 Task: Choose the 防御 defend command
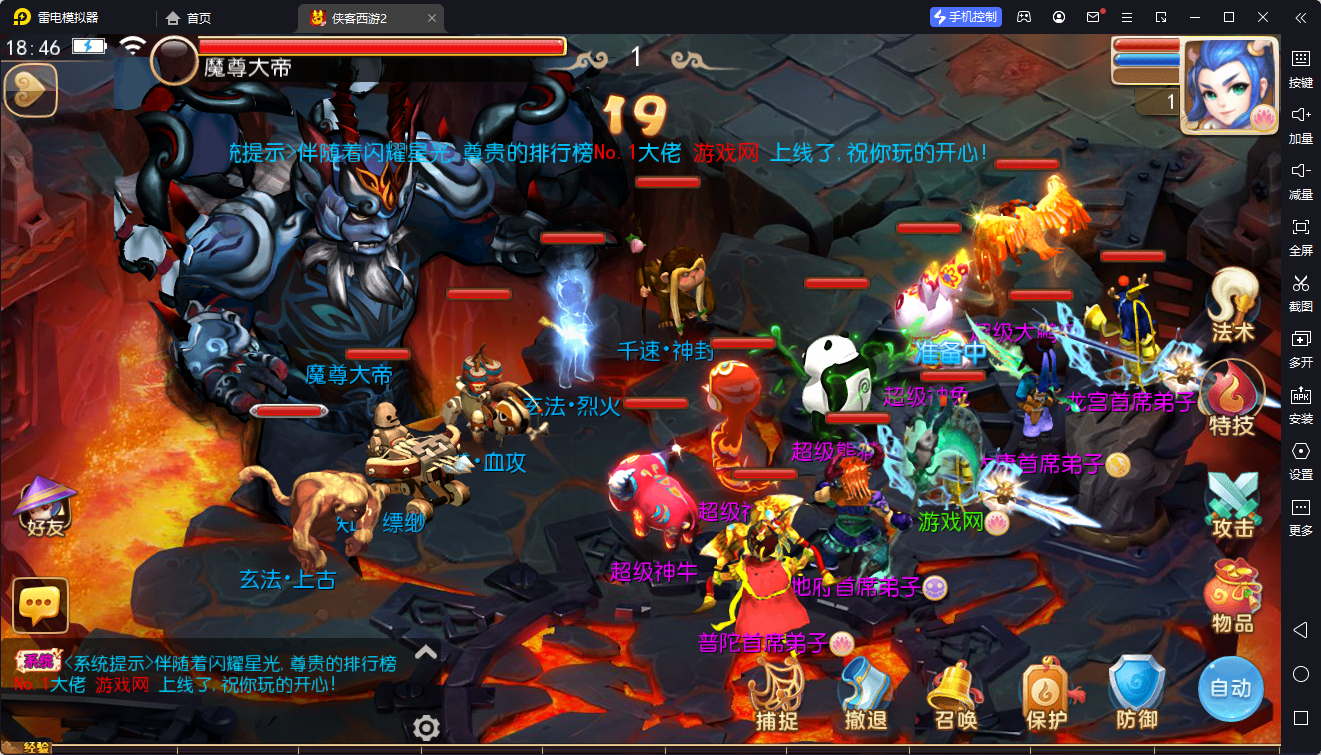point(1137,692)
